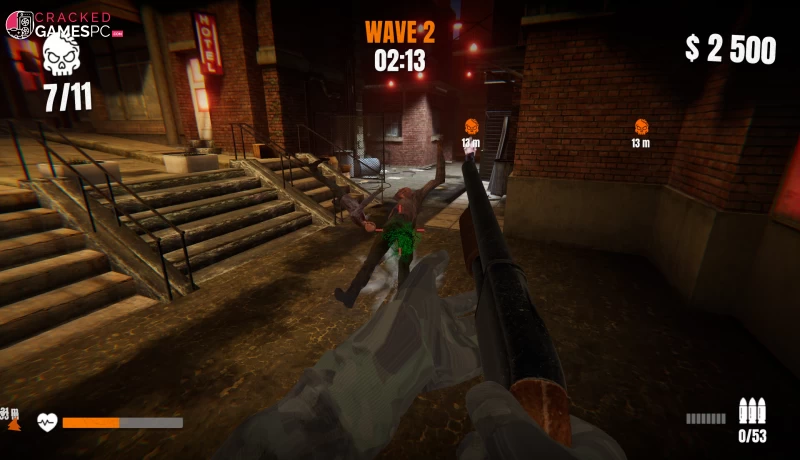Select the heartbeat health icon

pyautogui.click(x=48, y=422)
